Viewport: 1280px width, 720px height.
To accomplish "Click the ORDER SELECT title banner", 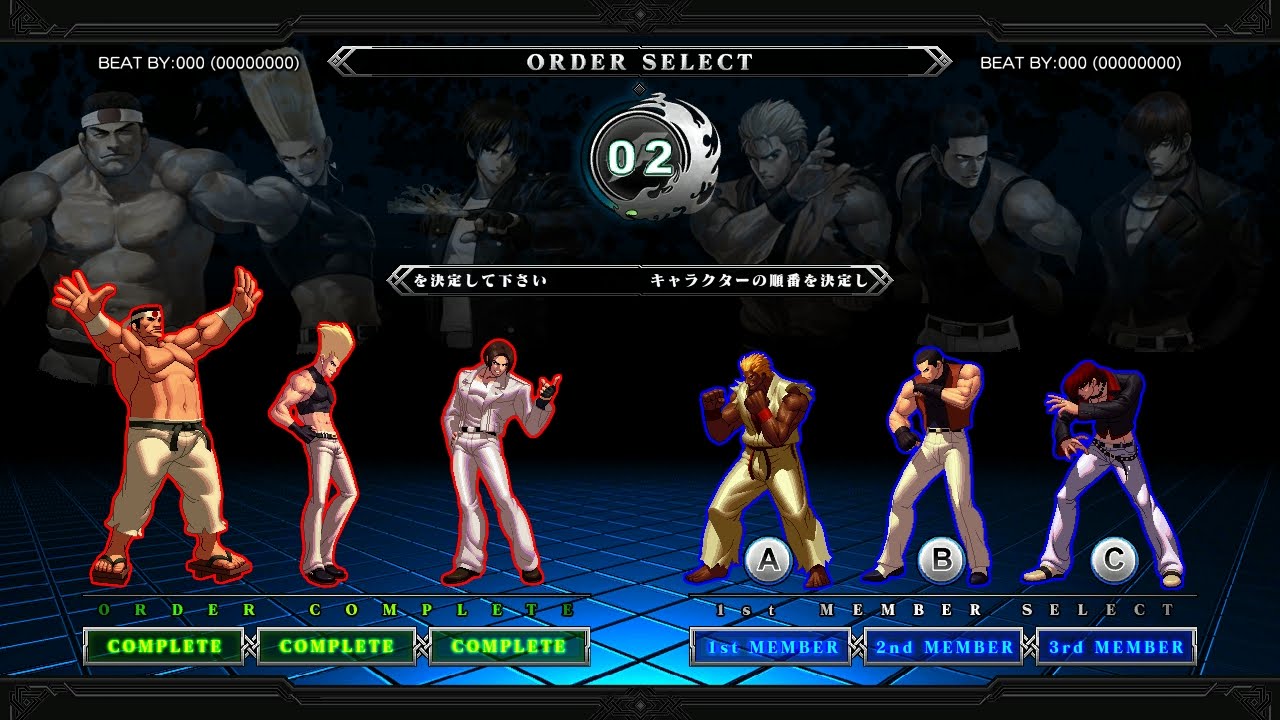I will pyautogui.click(x=640, y=62).
